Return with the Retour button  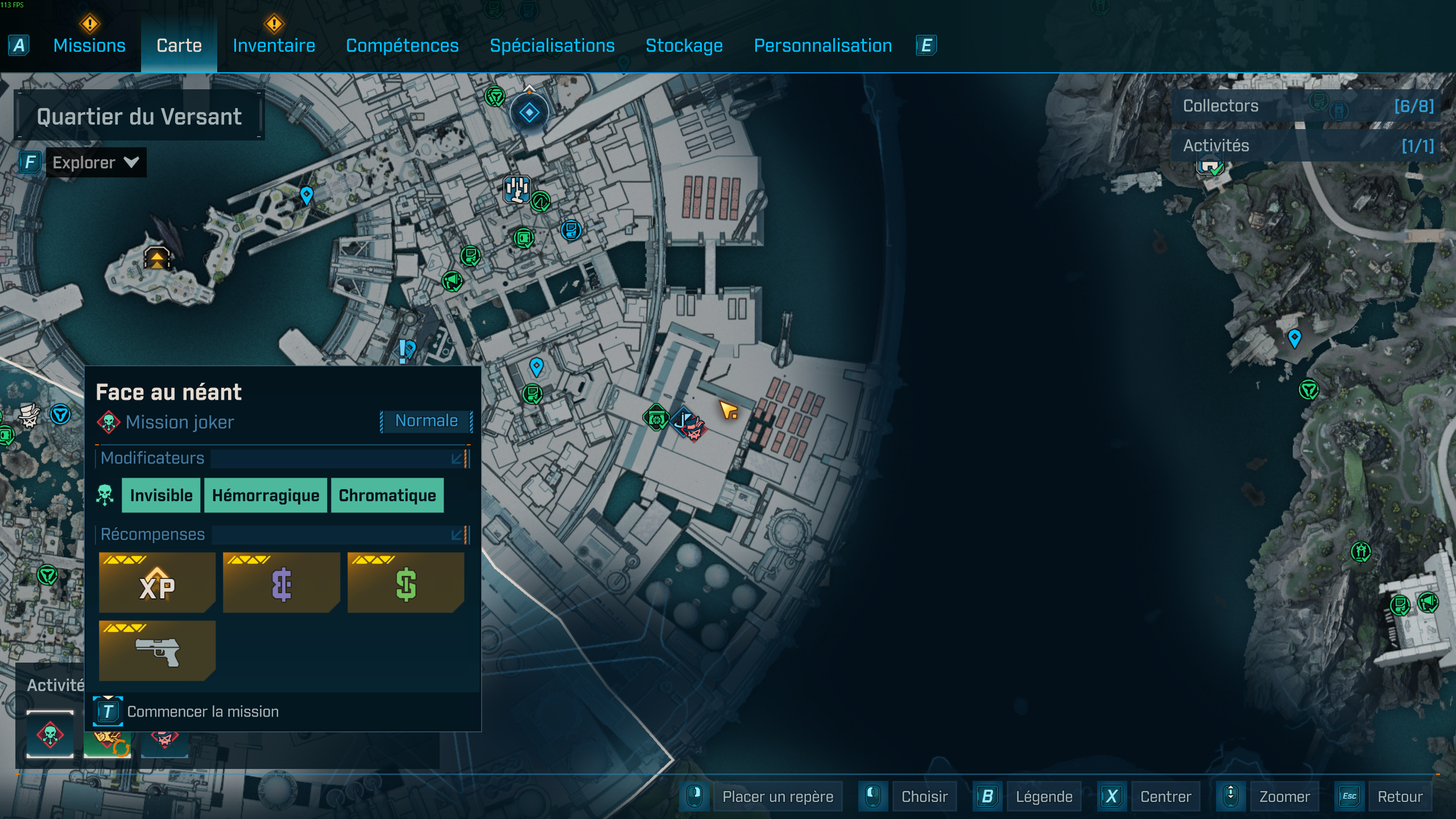point(1400,797)
